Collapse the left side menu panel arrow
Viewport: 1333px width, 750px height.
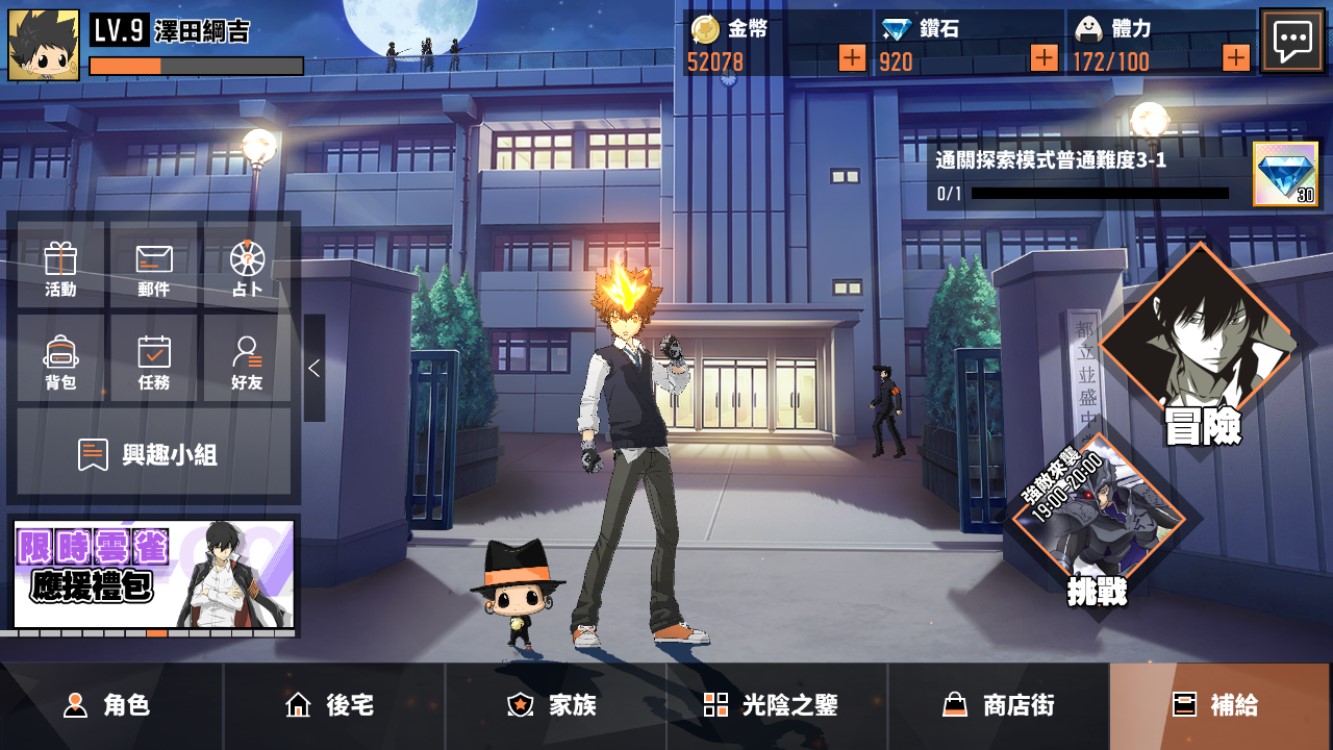tap(314, 368)
